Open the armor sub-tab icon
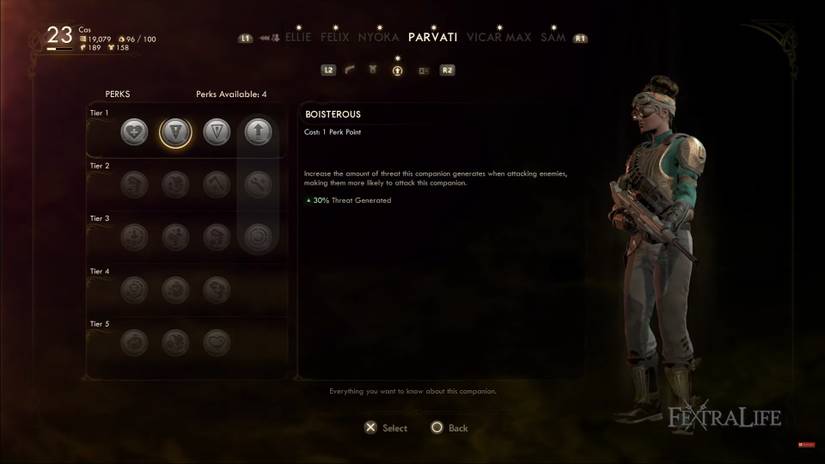 (x=373, y=71)
